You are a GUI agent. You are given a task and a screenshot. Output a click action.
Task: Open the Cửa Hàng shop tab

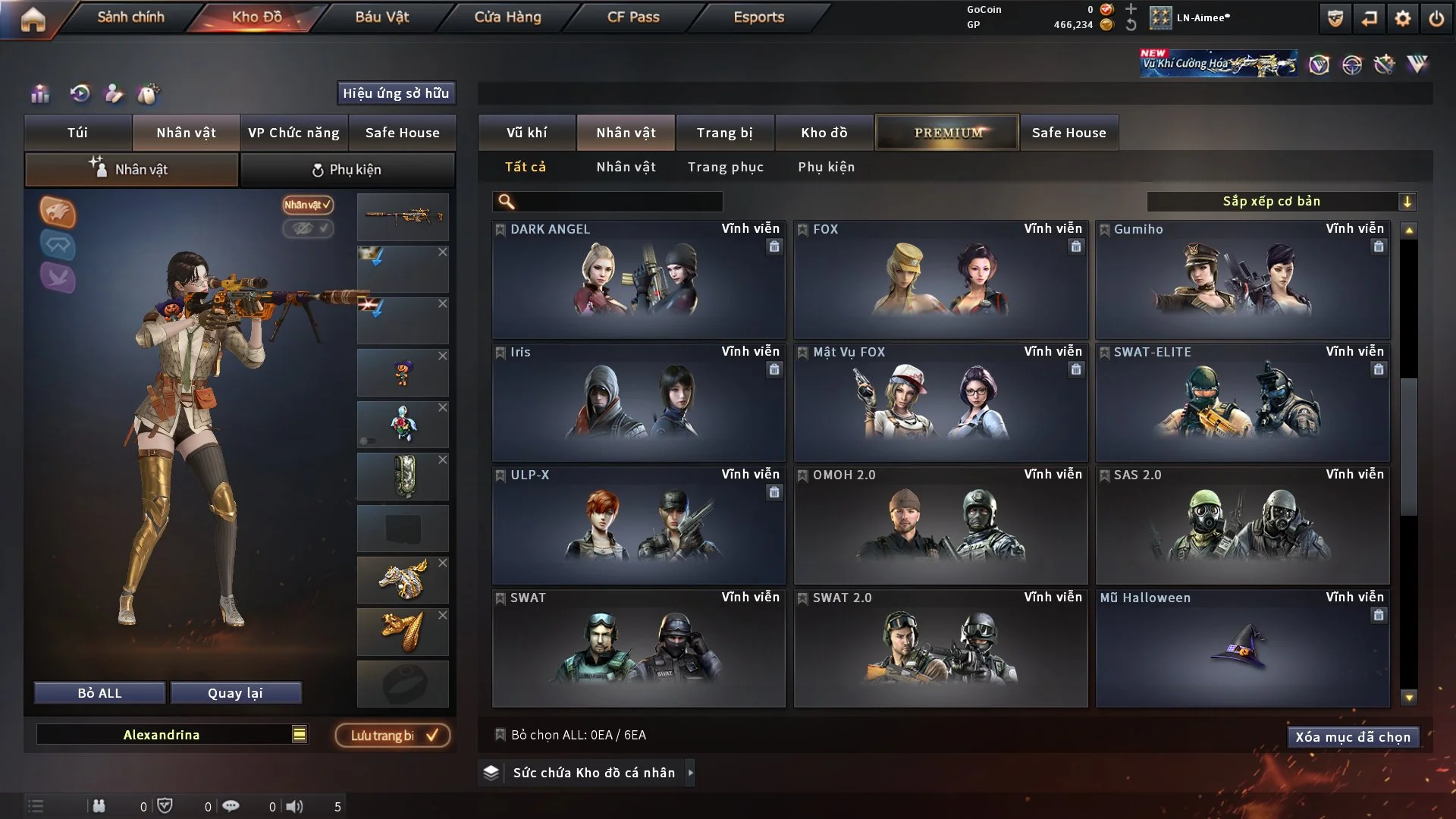point(507,17)
